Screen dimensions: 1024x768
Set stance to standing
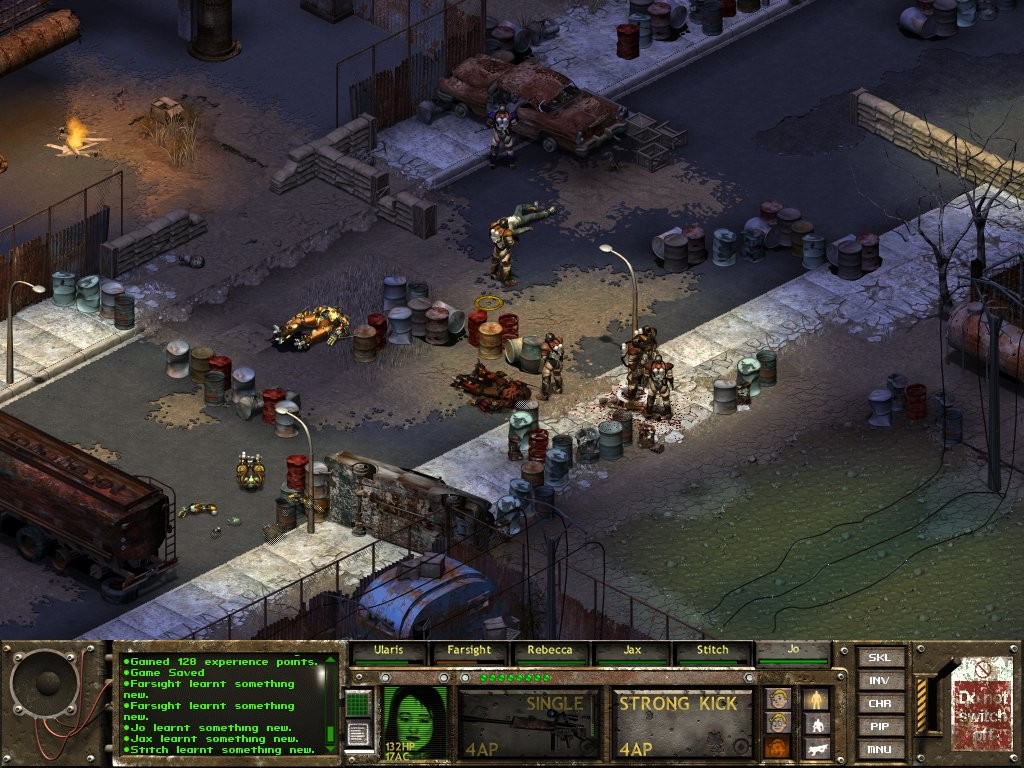[818, 698]
